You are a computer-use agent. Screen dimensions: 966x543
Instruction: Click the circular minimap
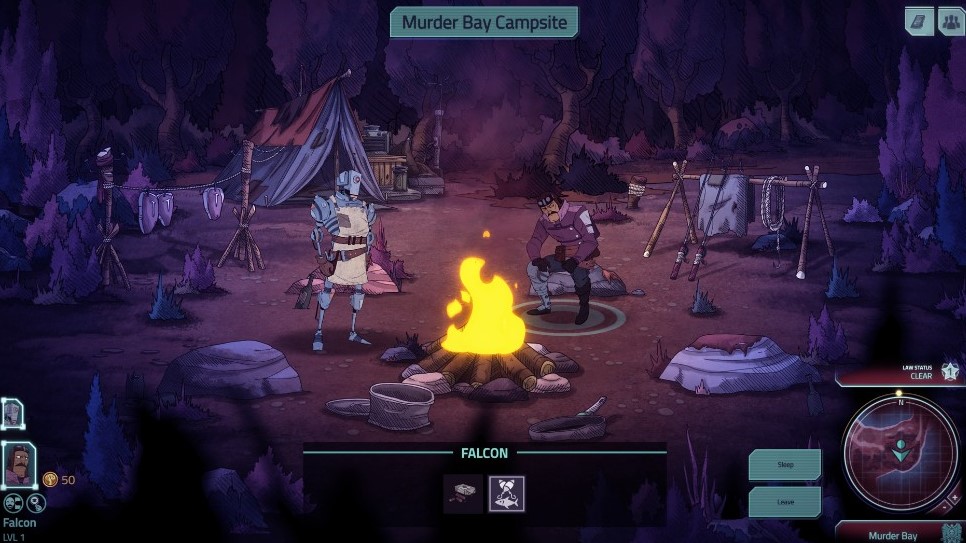coord(900,454)
